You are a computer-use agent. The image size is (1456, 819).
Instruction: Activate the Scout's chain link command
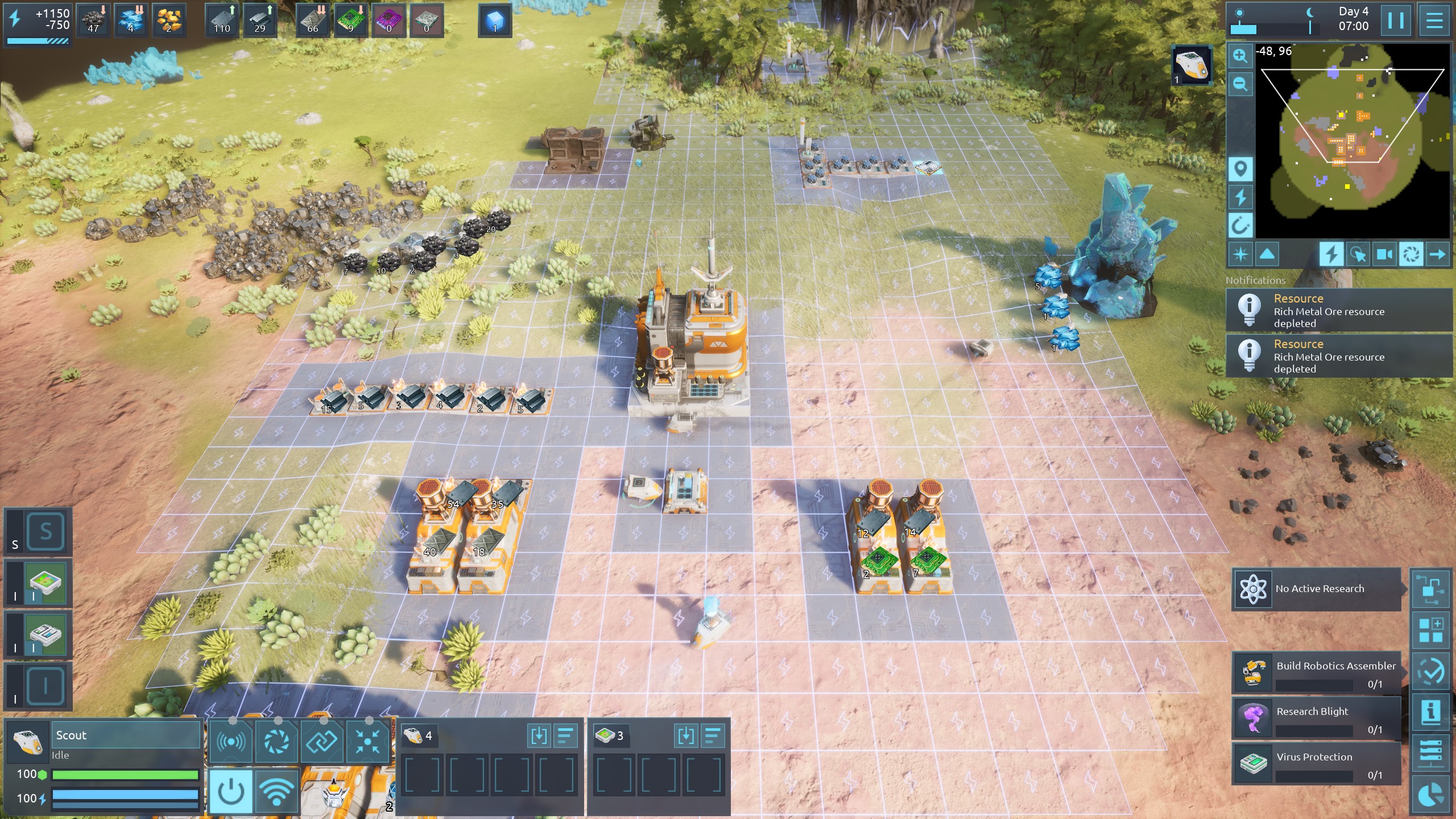click(322, 741)
